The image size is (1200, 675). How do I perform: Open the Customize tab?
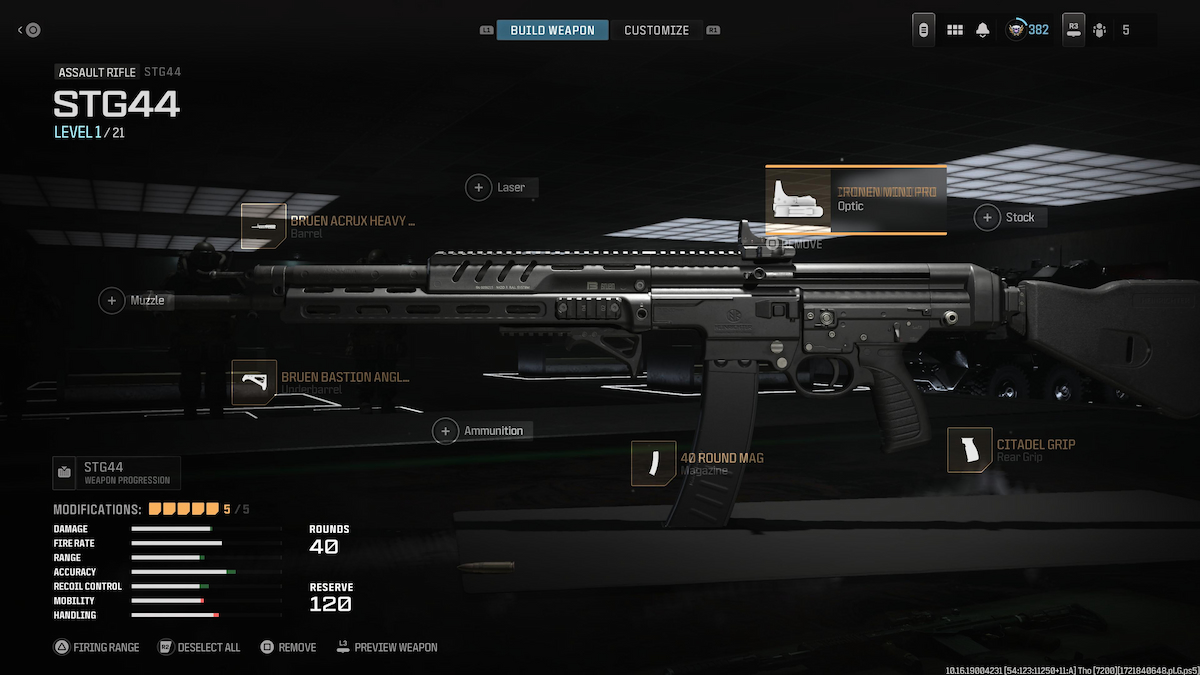[x=656, y=30]
